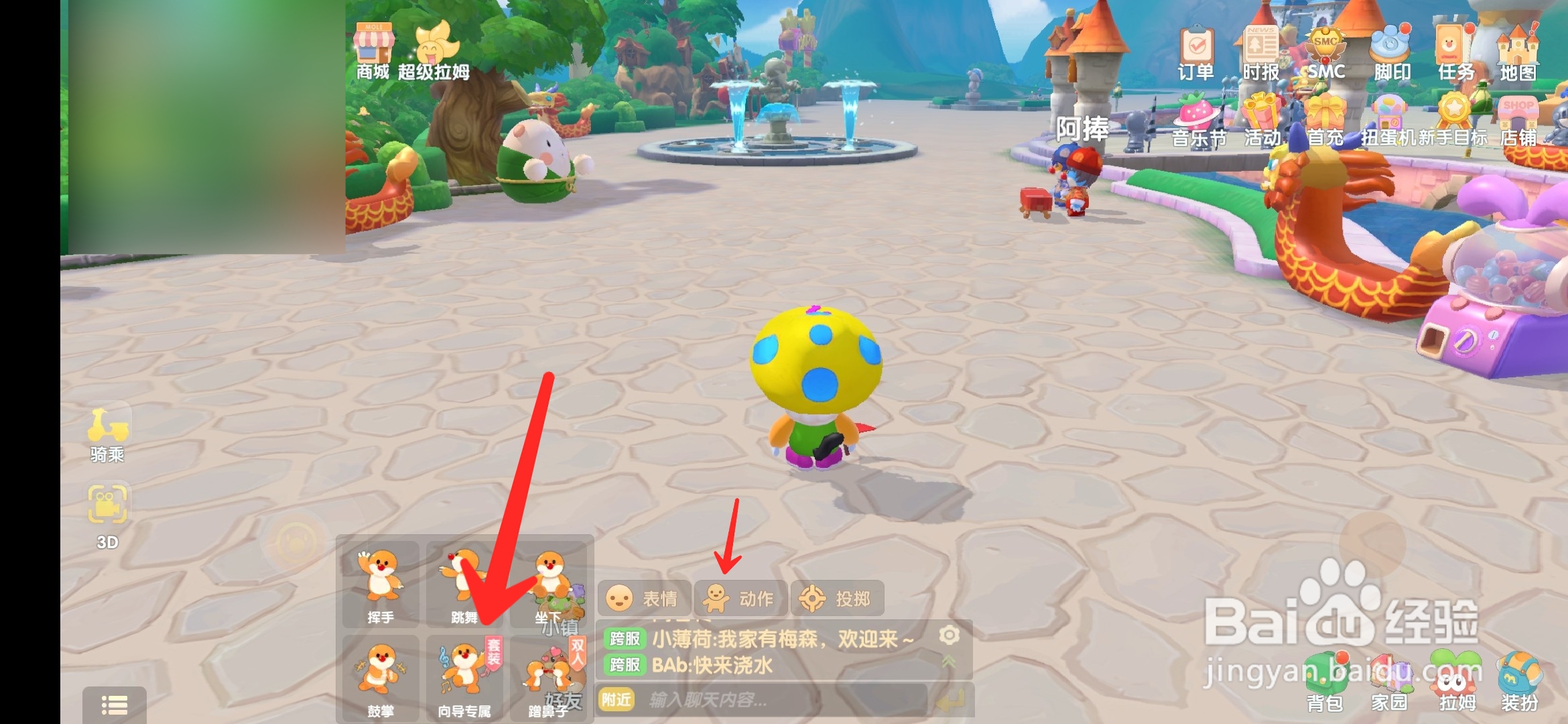
Task: Open the 商城 shop icon
Action: tap(375, 47)
